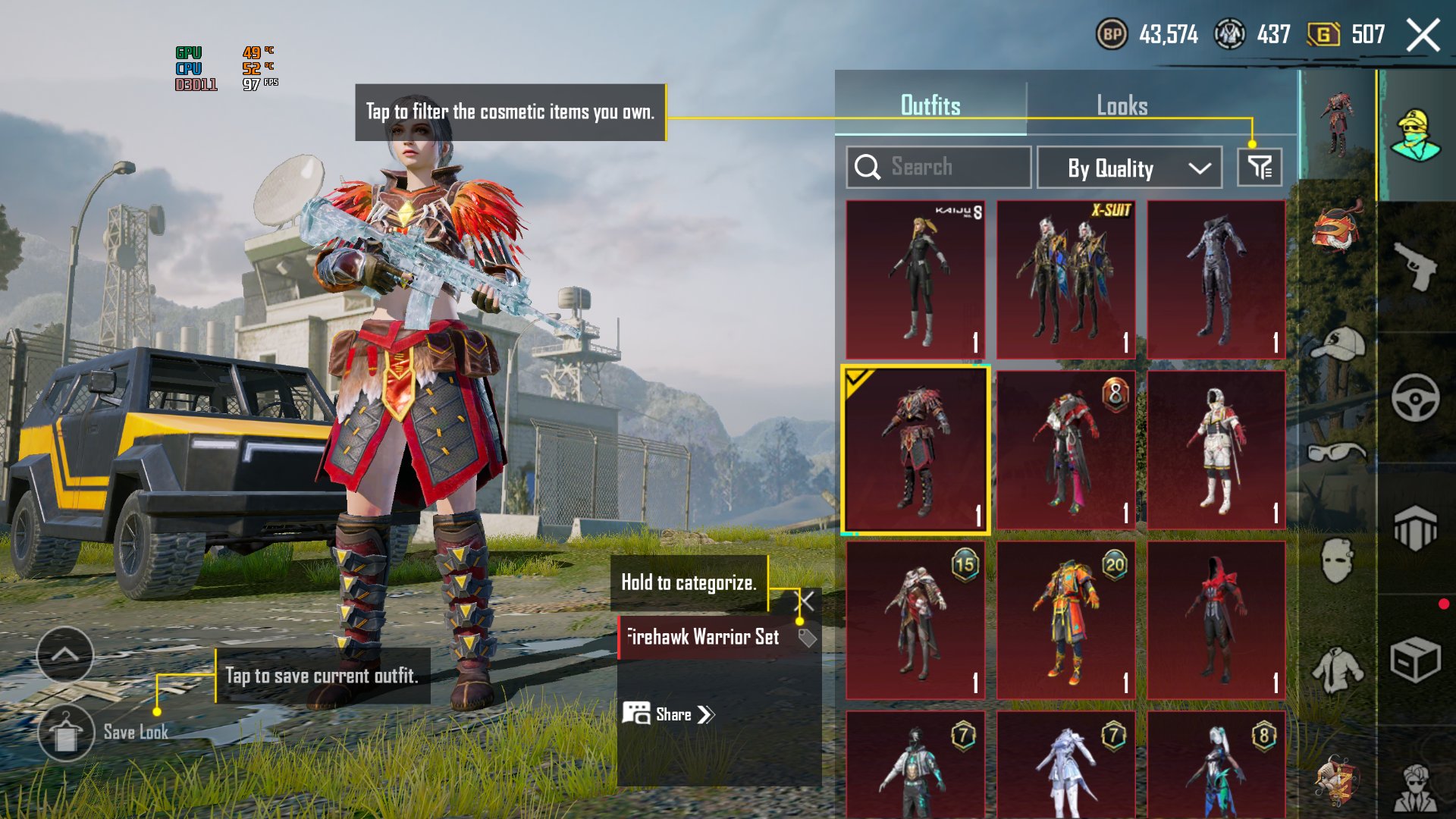Viewport: 1456px width, 819px height.
Task: Save the current look
Action: (66, 733)
